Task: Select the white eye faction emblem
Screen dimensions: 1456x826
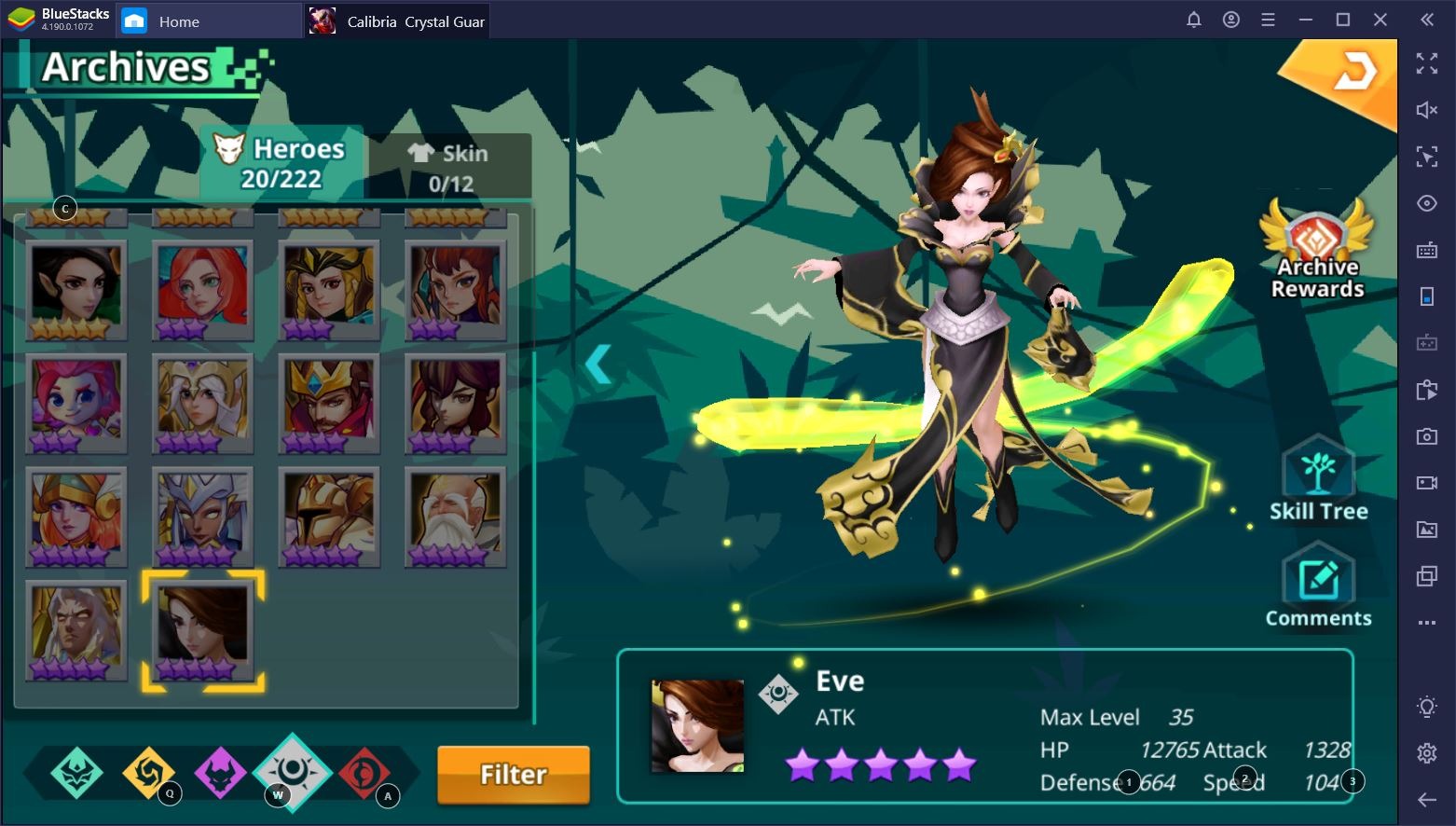Action: (x=293, y=771)
